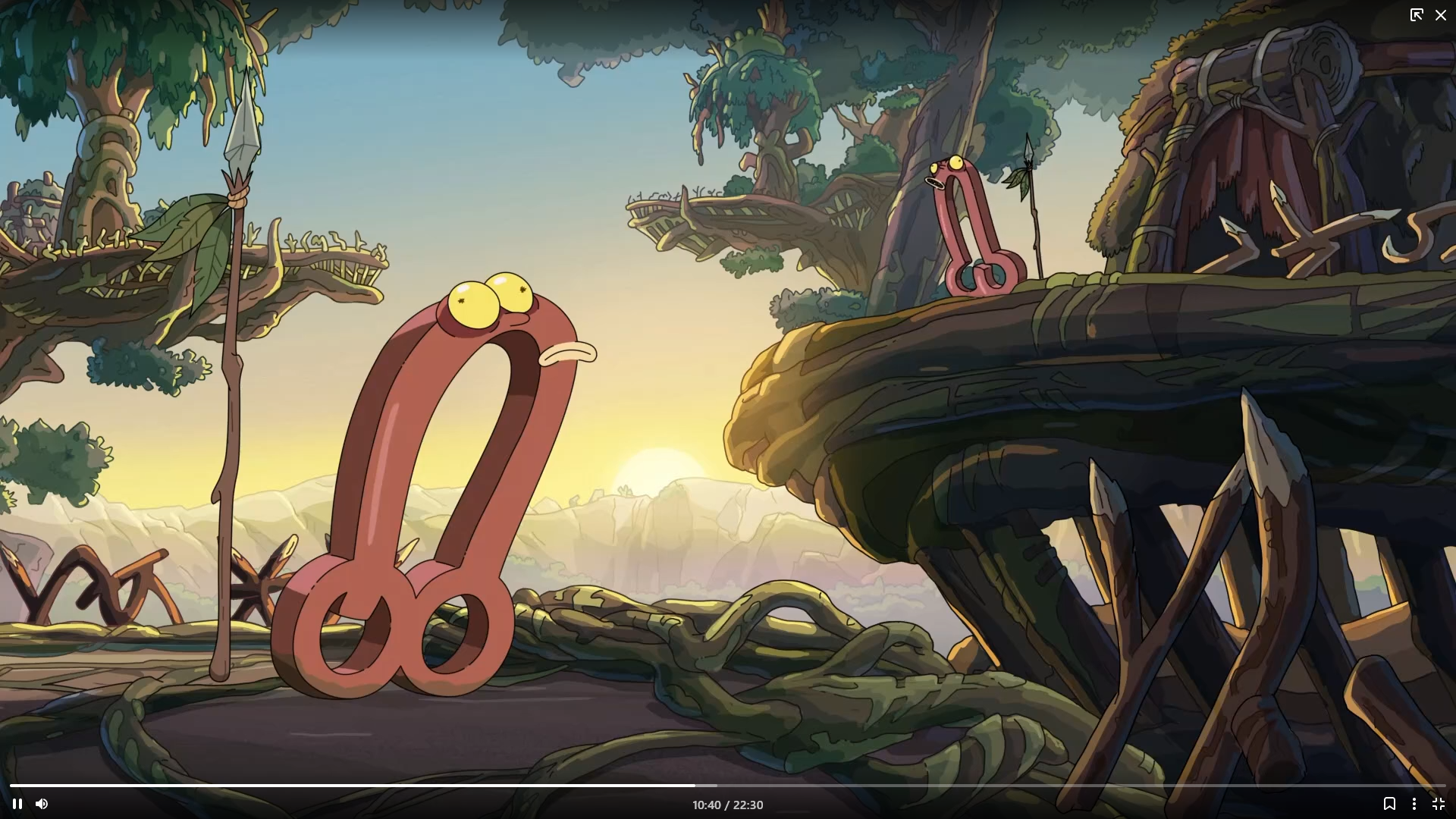Exit fullscreen mode
This screenshot has width=1456, height=819.
tap(1439, 804)
